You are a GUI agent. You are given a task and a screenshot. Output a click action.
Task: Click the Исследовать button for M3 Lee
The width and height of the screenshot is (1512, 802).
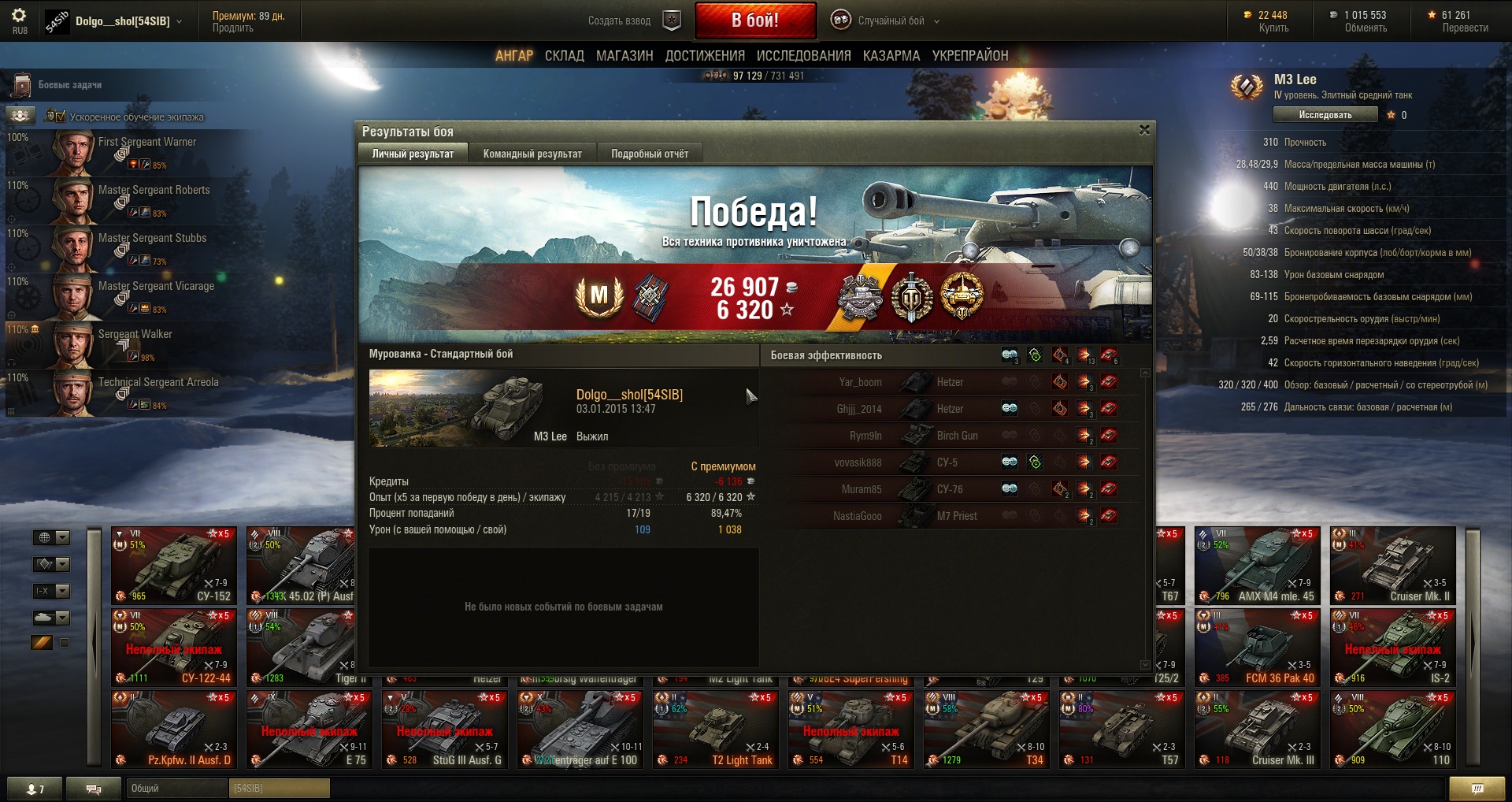point(1325,115)
